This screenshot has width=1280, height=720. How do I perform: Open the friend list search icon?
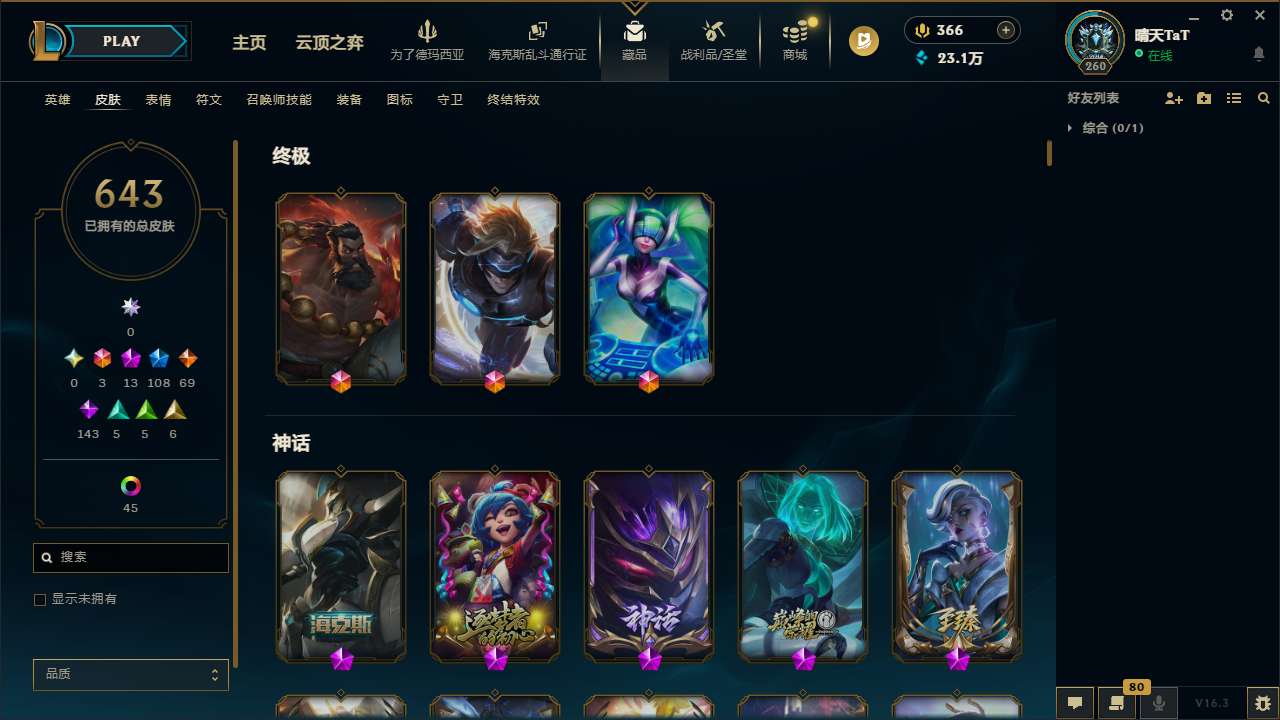(1263, 98)
